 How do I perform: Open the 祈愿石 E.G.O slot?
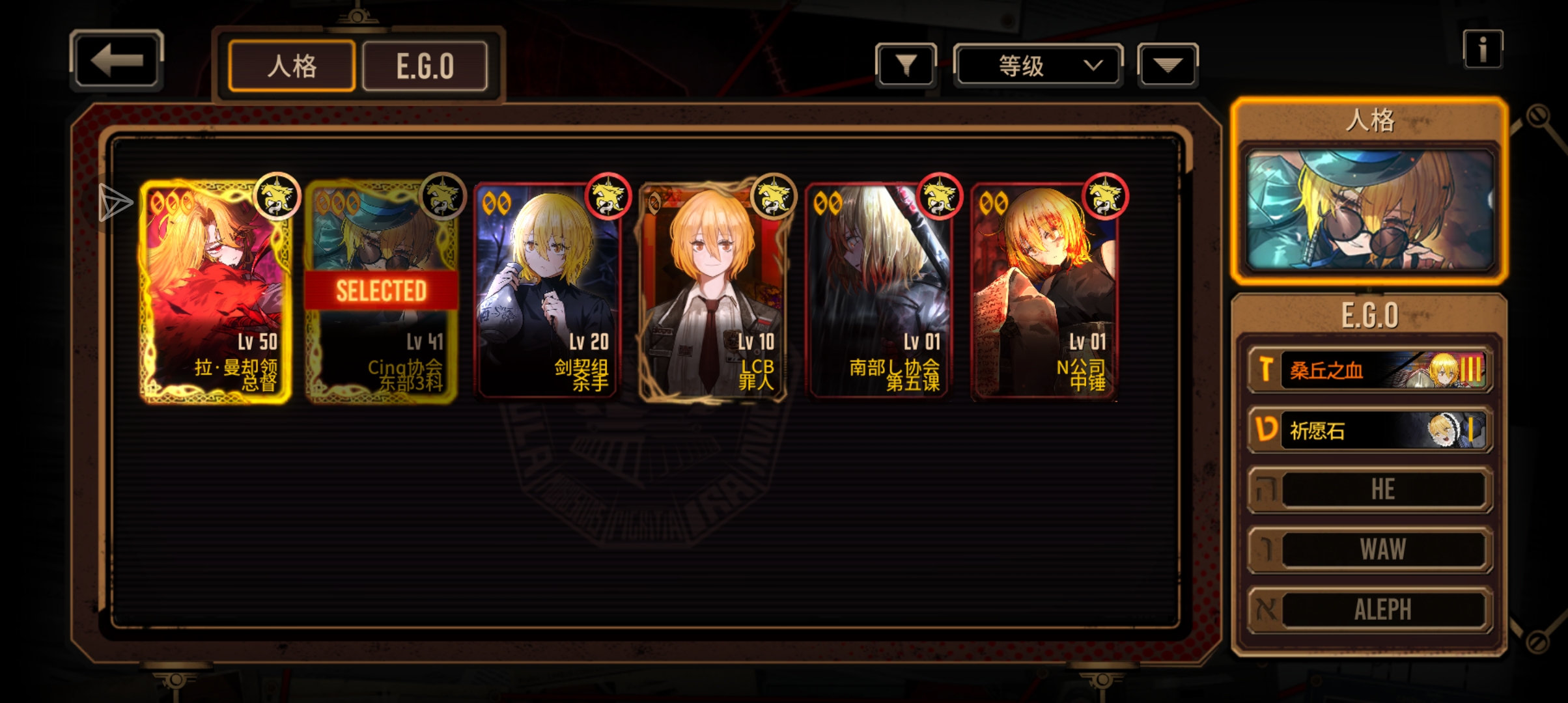1369,430
